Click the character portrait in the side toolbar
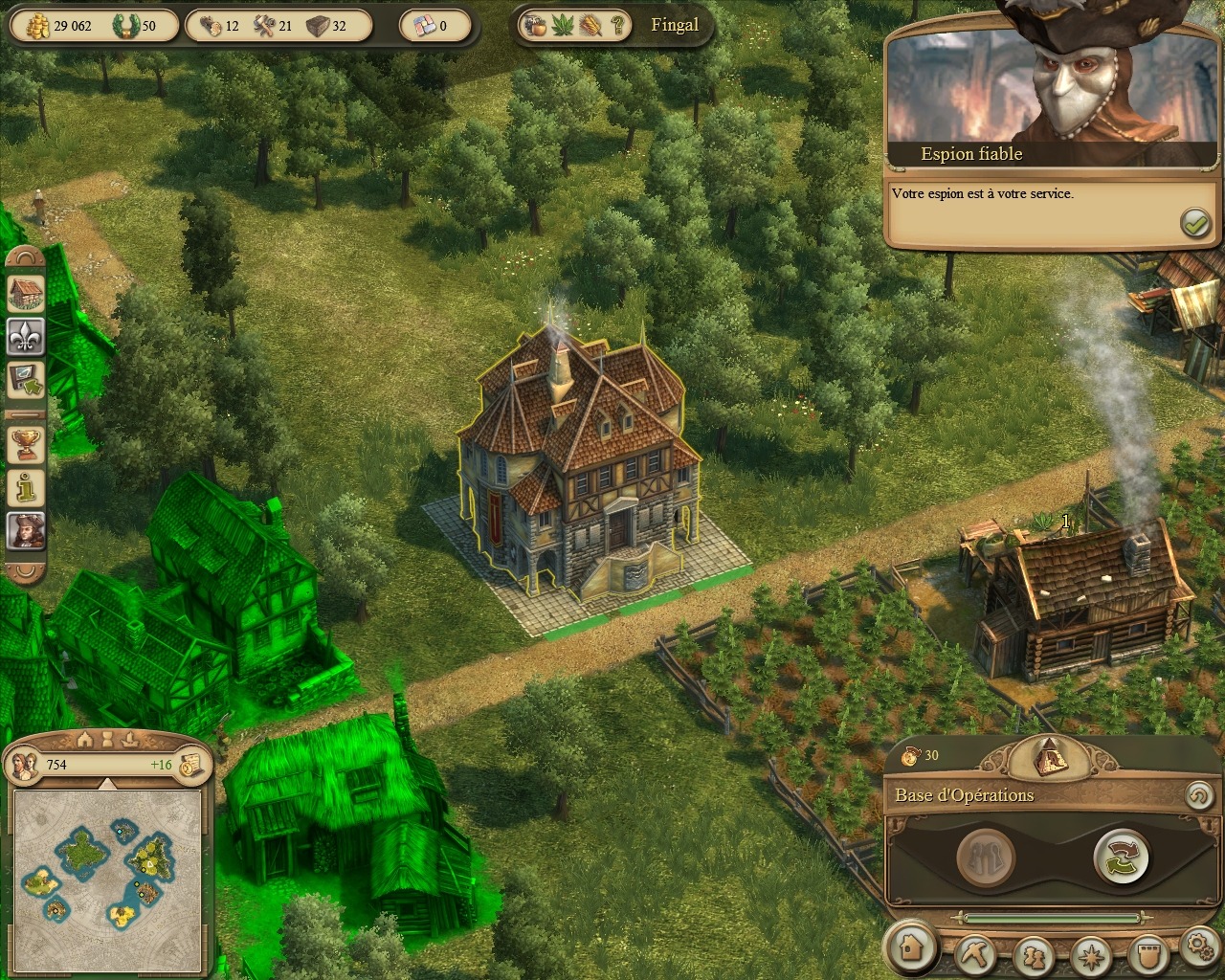The image size is (1225, 980). click(26, 530)
